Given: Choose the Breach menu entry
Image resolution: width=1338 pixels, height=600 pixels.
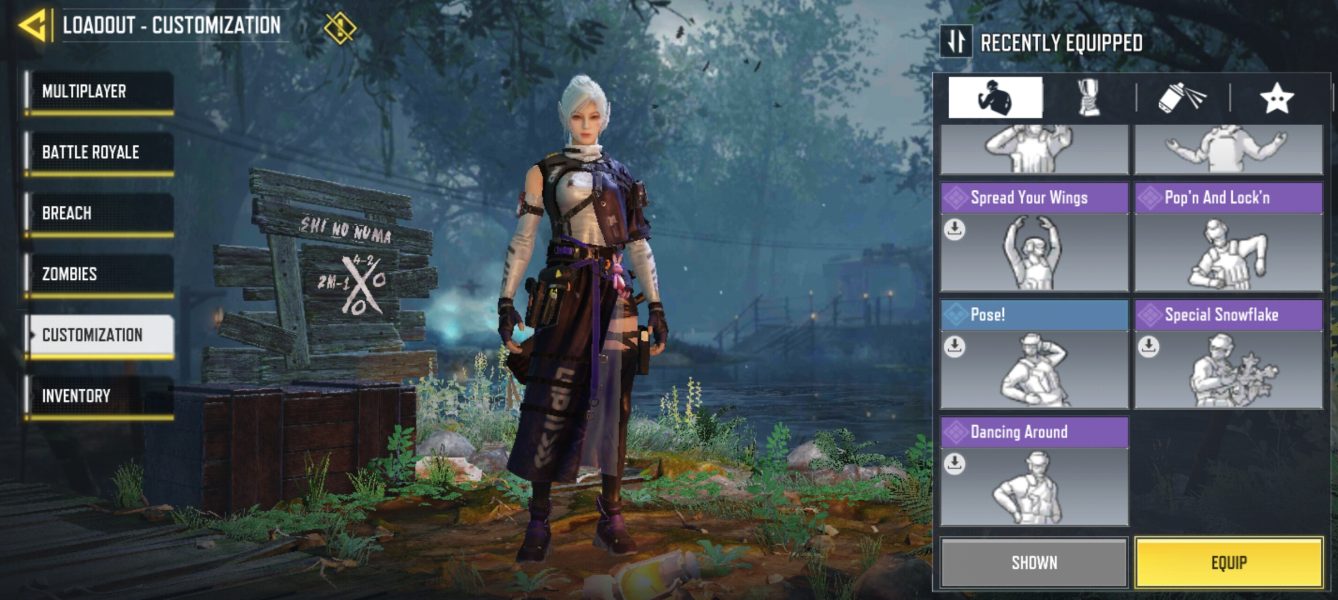Looking at the screenshot, I should pos(99,214).
